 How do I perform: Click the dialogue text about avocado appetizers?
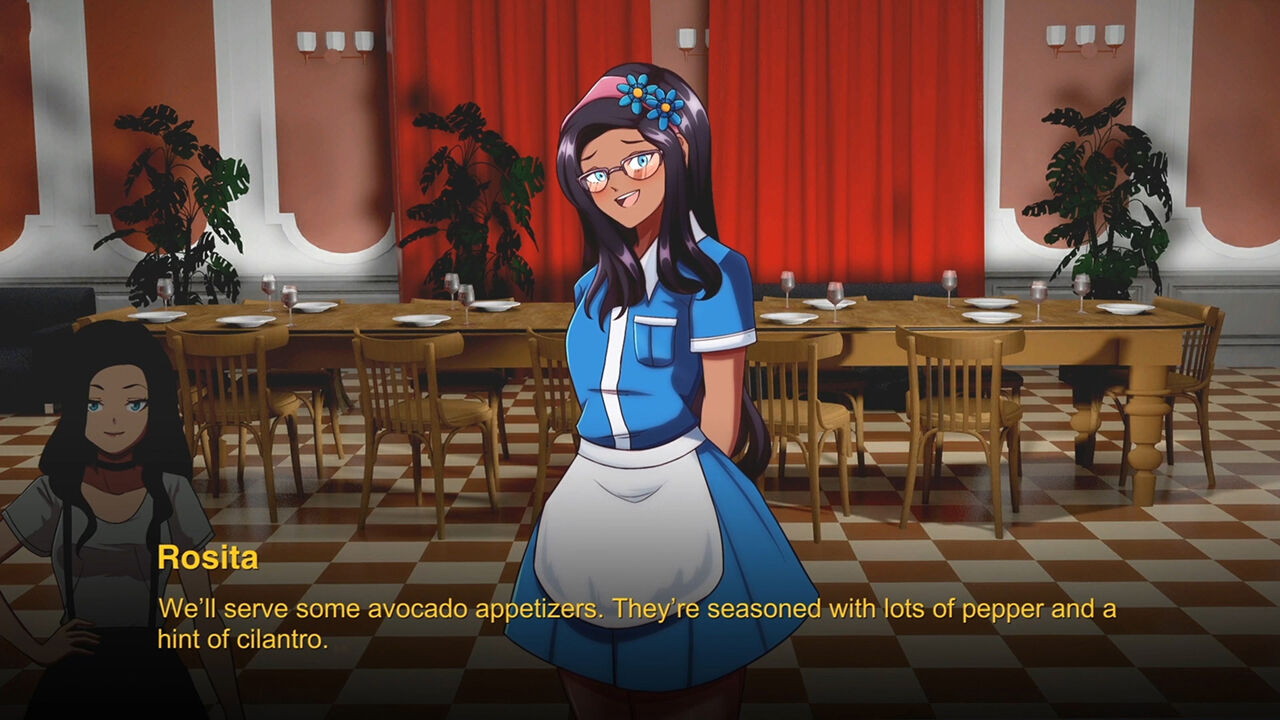tap(500, 605)
